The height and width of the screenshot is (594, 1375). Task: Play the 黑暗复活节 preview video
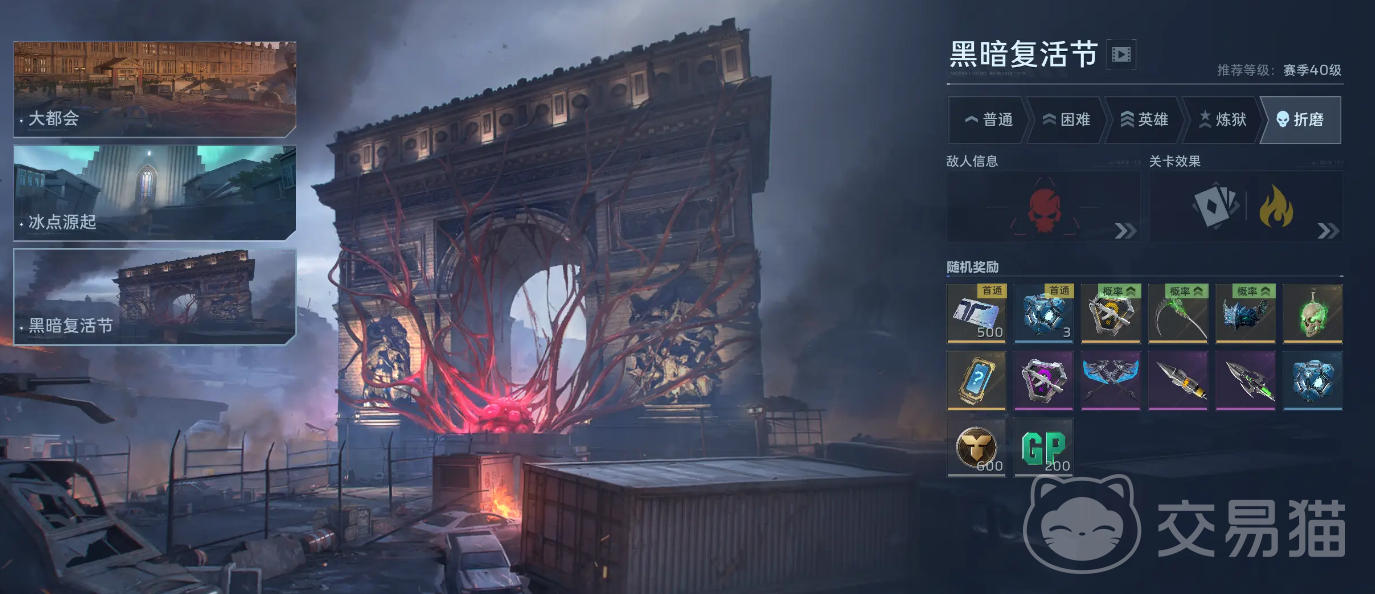[1121, 55]
